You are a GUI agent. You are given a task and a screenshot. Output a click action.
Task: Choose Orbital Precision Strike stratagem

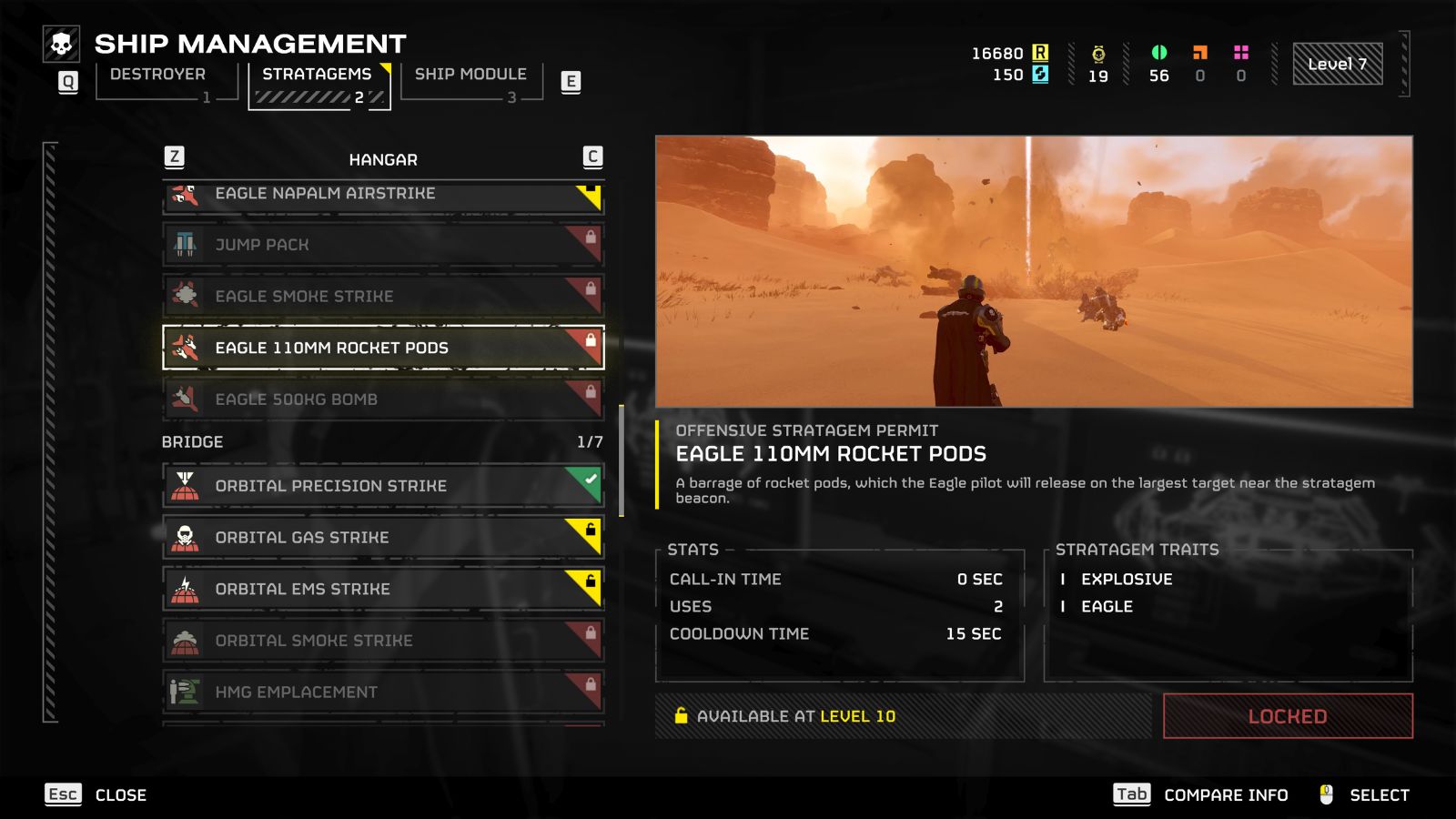click(x=382, y=486)
